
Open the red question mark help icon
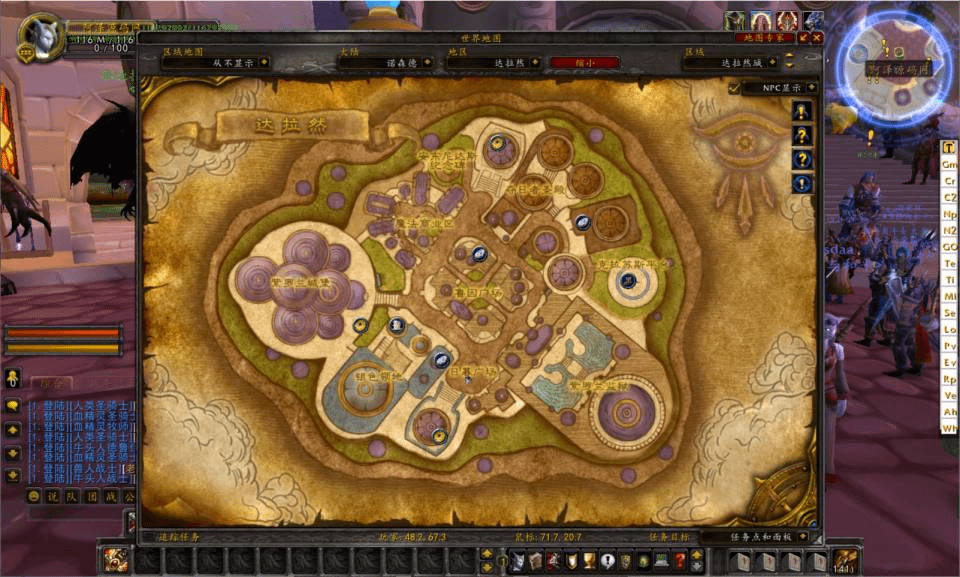680,560
